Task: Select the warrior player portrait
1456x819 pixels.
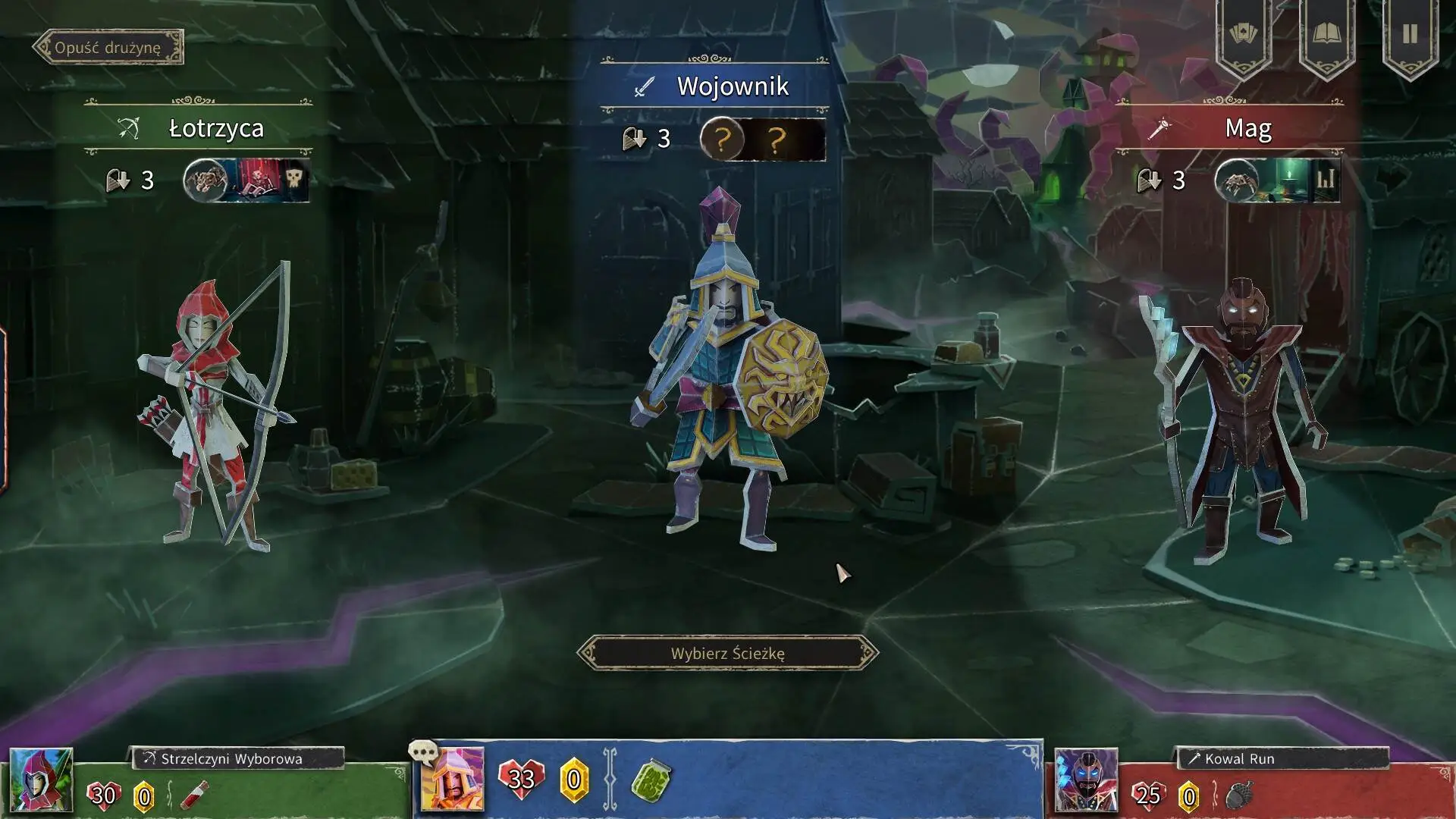Action: [x=453, y=780]
